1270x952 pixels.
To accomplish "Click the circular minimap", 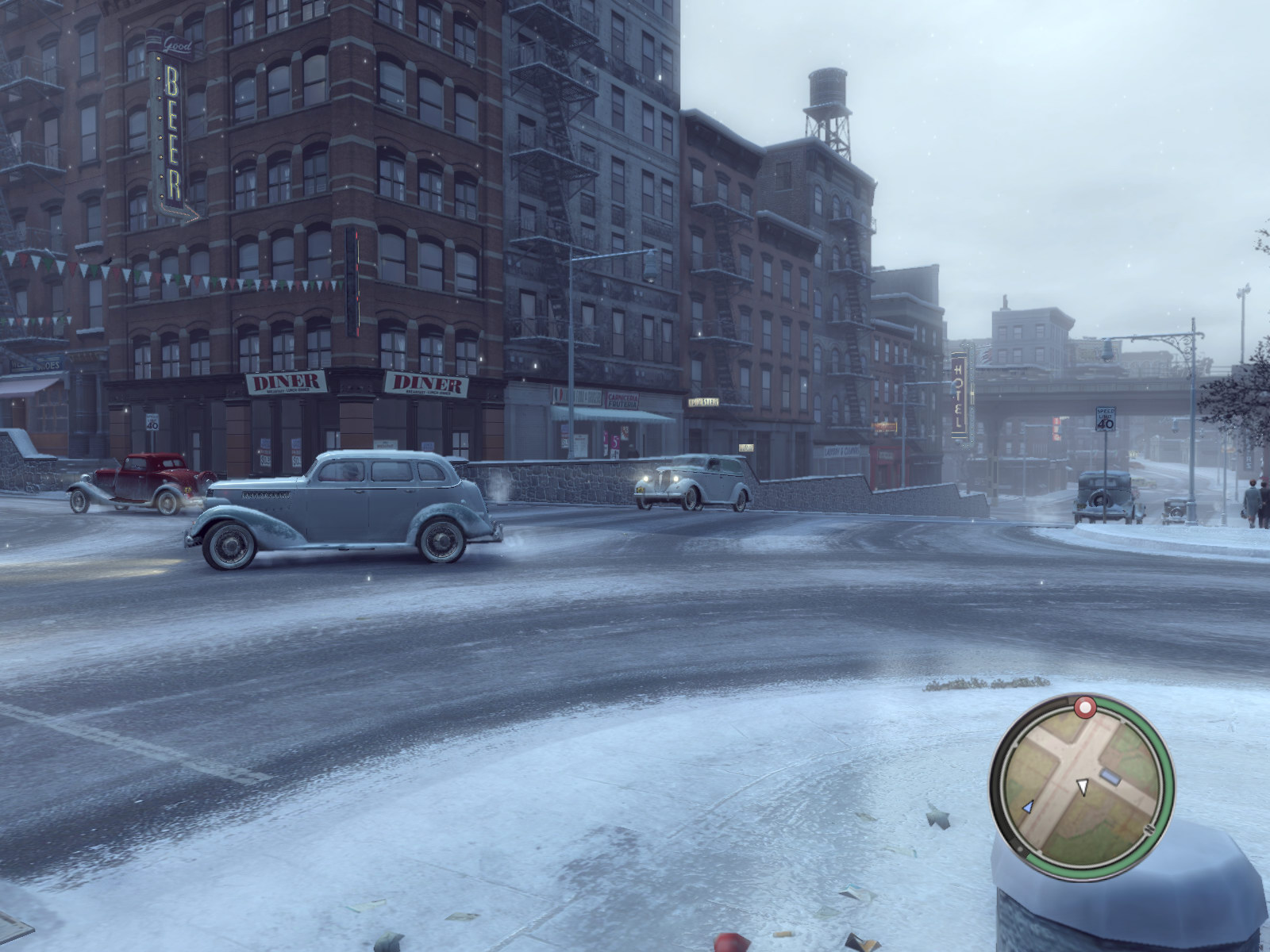I will click(1081, 780).
